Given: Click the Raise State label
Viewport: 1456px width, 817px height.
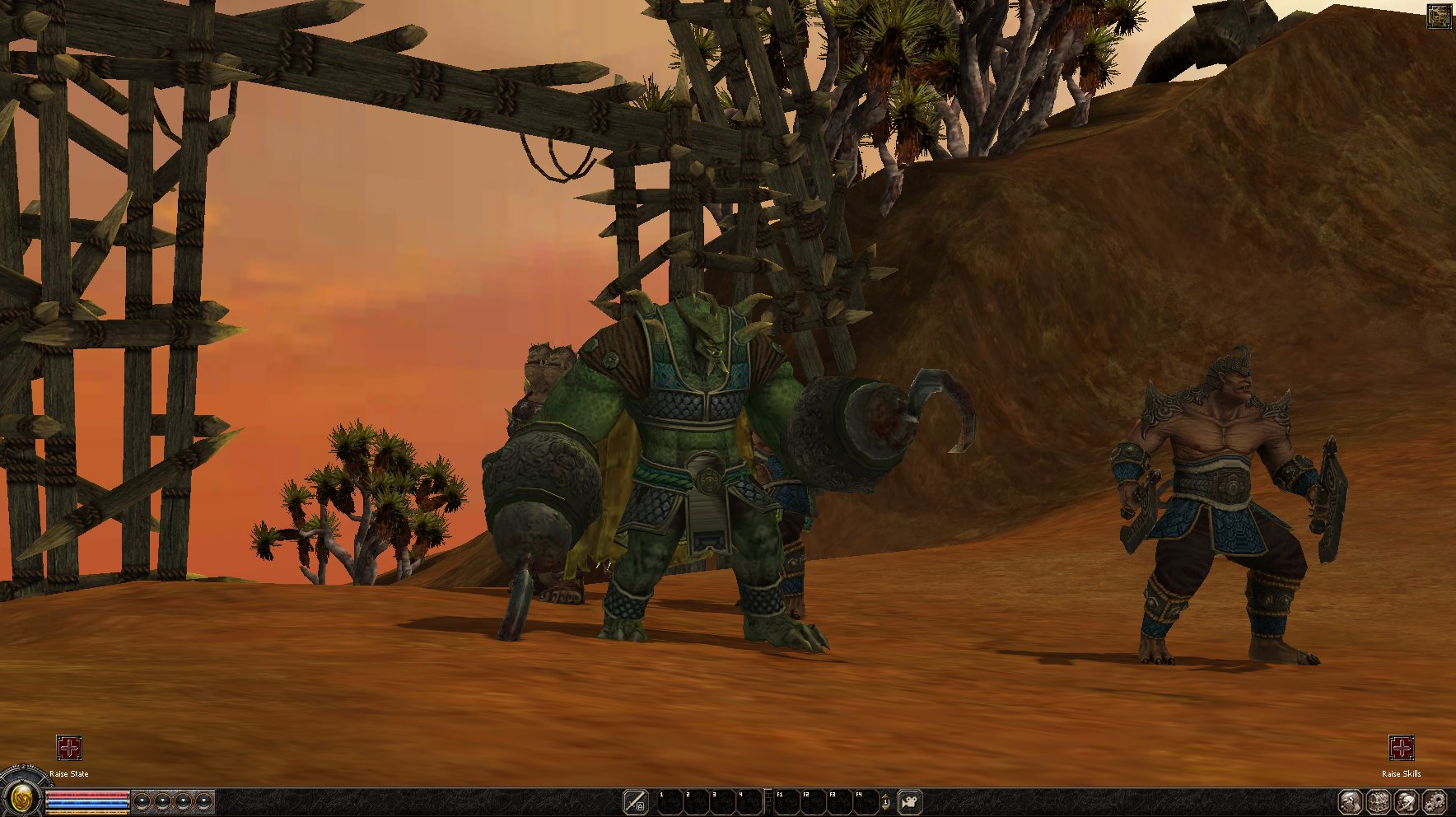Looking at the screenshot, I should click(69, 773).
